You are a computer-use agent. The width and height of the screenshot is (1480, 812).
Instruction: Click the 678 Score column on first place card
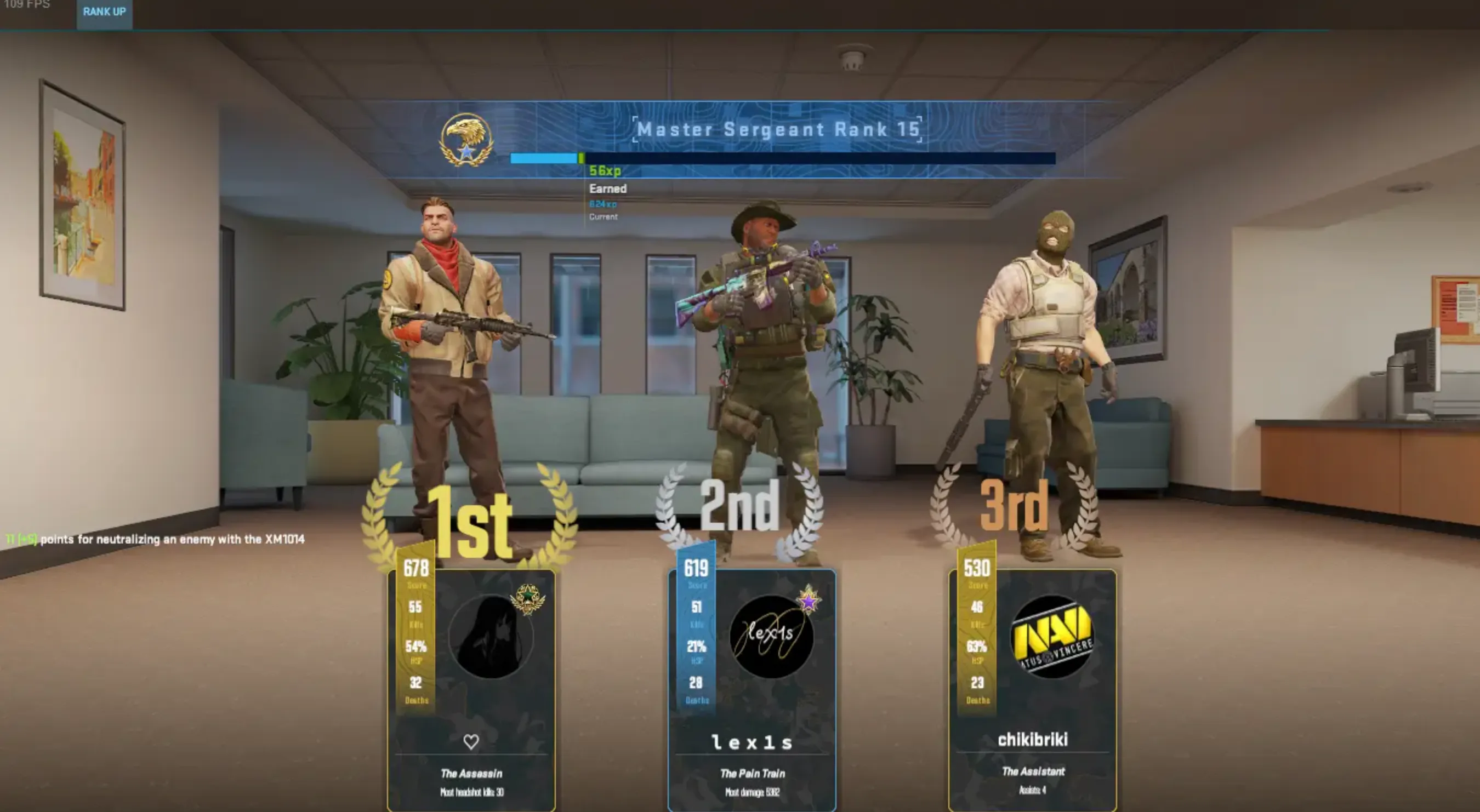[x=417, y=570]
